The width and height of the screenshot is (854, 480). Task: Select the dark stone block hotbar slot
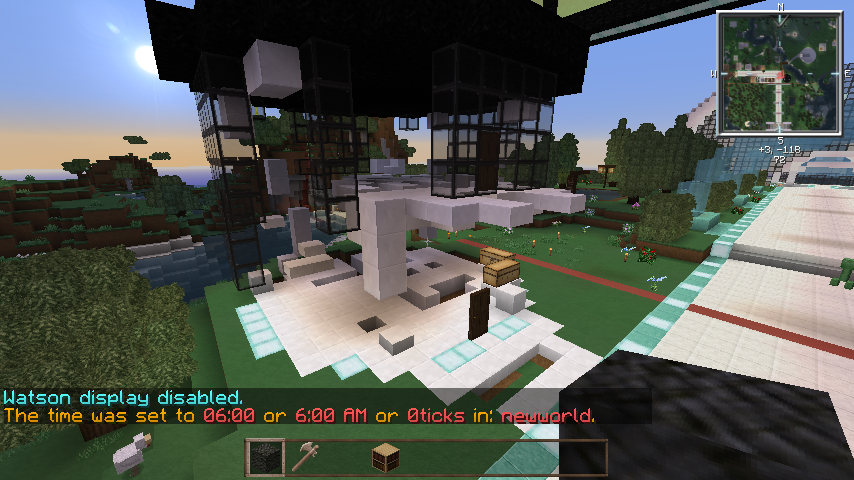point(265,458)
